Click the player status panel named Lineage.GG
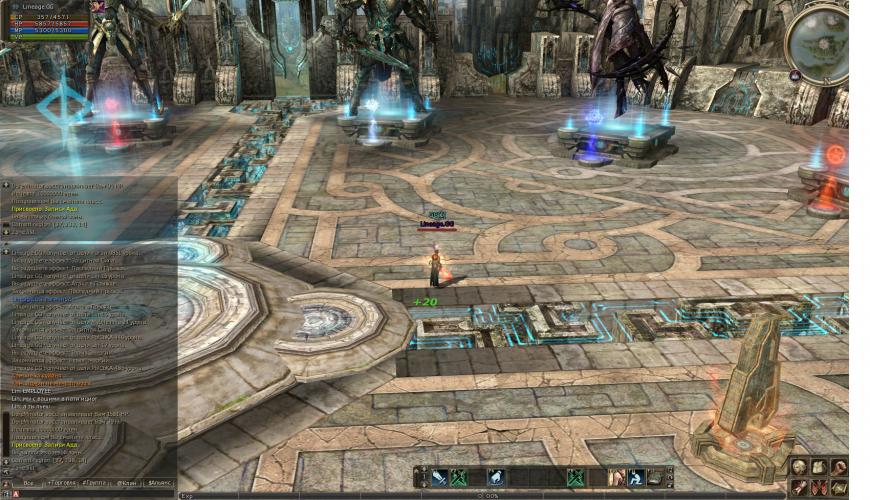870x500 pixels. click(x=47, y=19)
